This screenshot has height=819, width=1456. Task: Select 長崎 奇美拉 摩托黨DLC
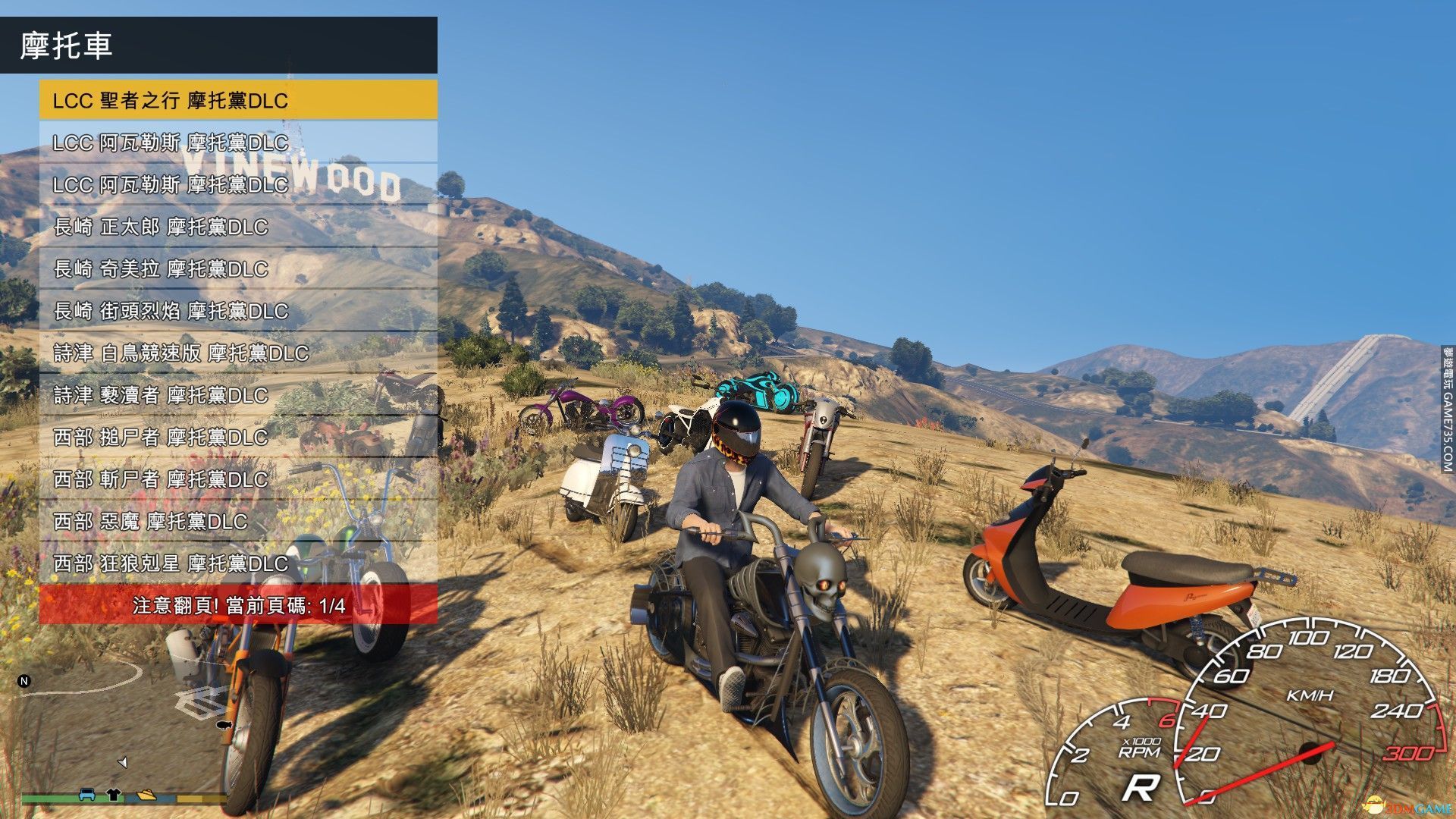(x=238, y=268)
